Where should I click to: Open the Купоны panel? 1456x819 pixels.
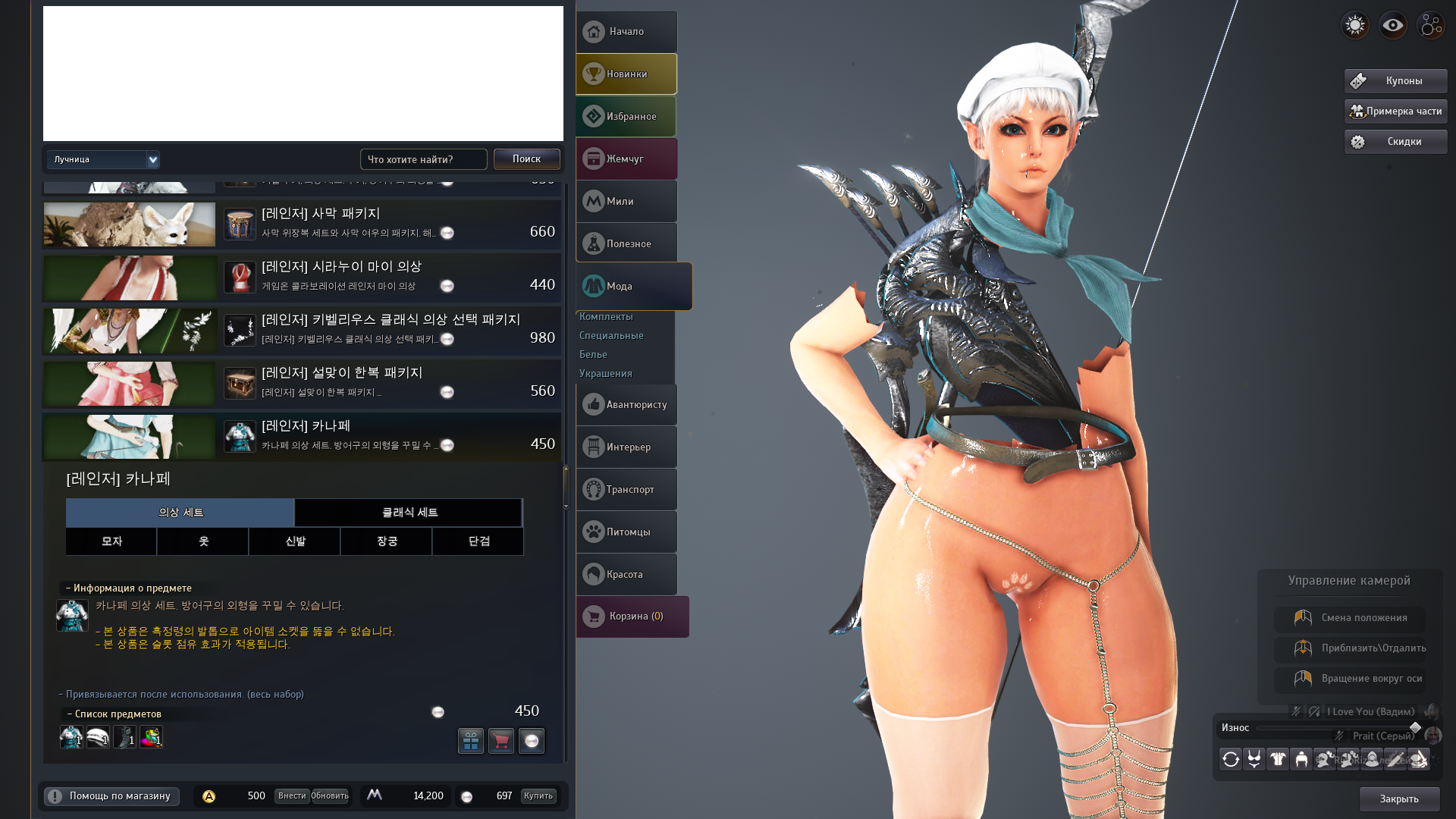(1394, 80)
